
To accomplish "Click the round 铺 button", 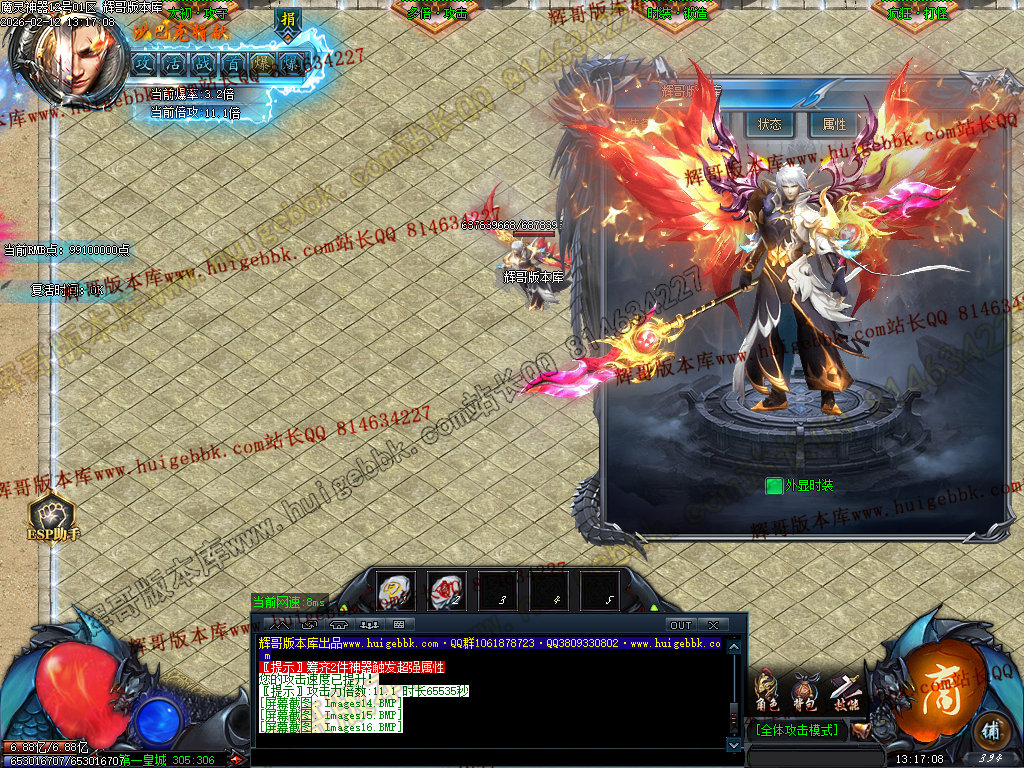I will tap(990, 729).
